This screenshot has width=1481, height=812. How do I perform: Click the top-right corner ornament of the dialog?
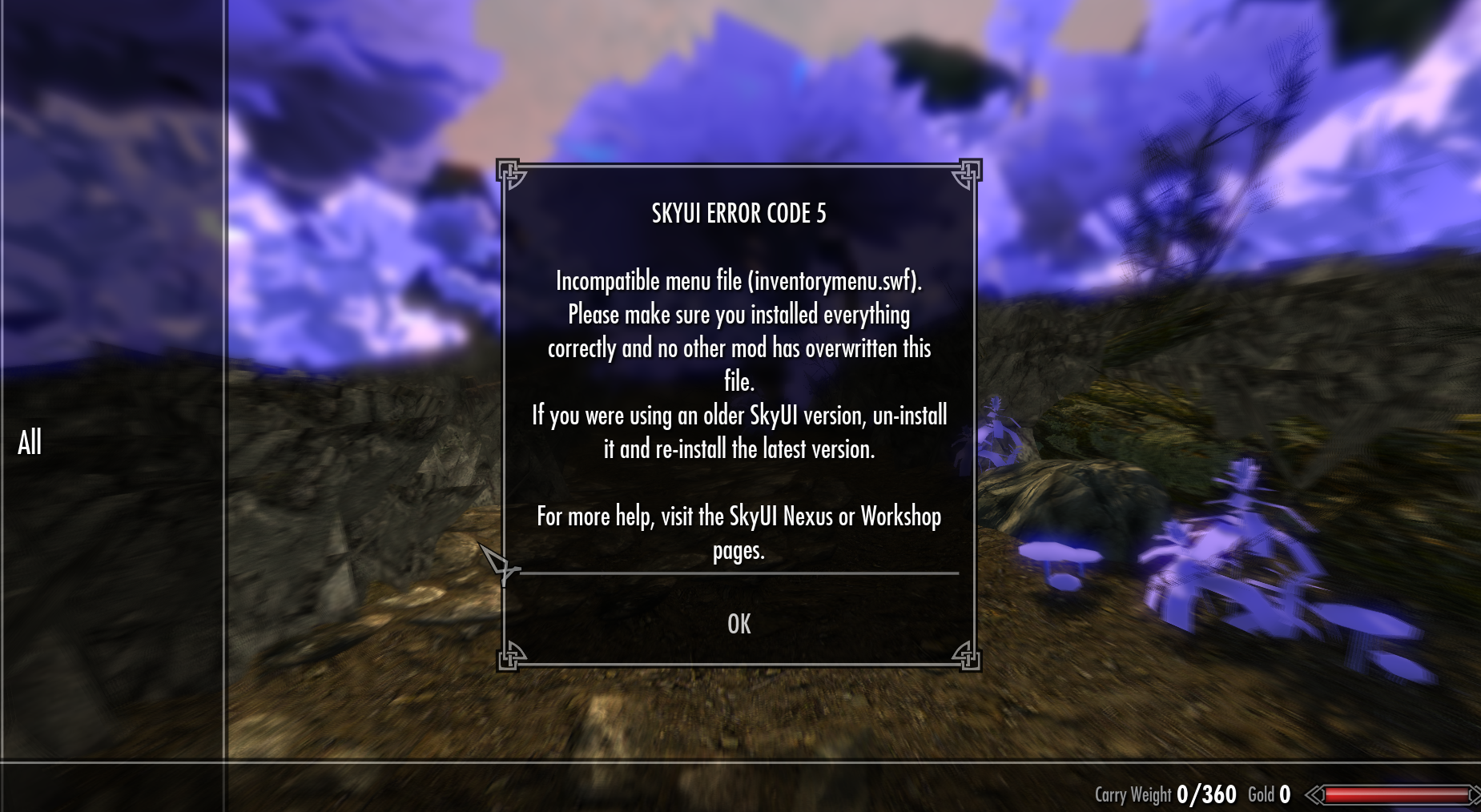(967, 171)
